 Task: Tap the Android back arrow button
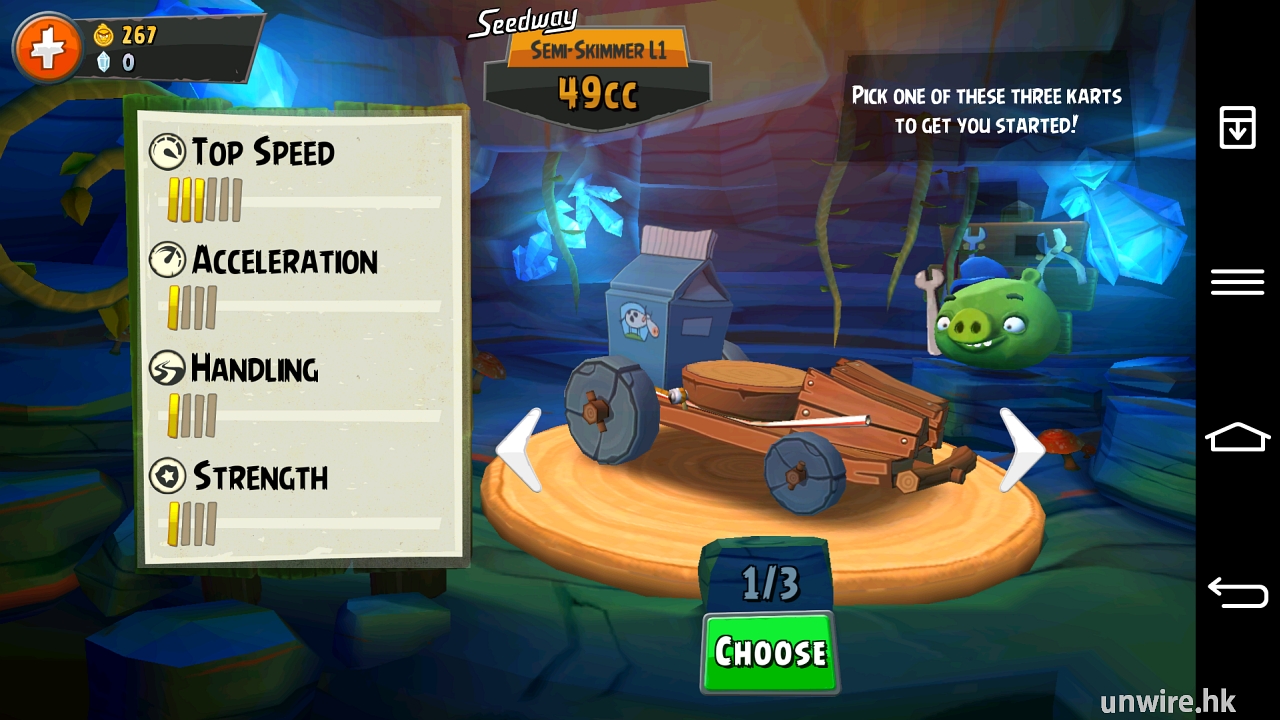point(1237,592)
